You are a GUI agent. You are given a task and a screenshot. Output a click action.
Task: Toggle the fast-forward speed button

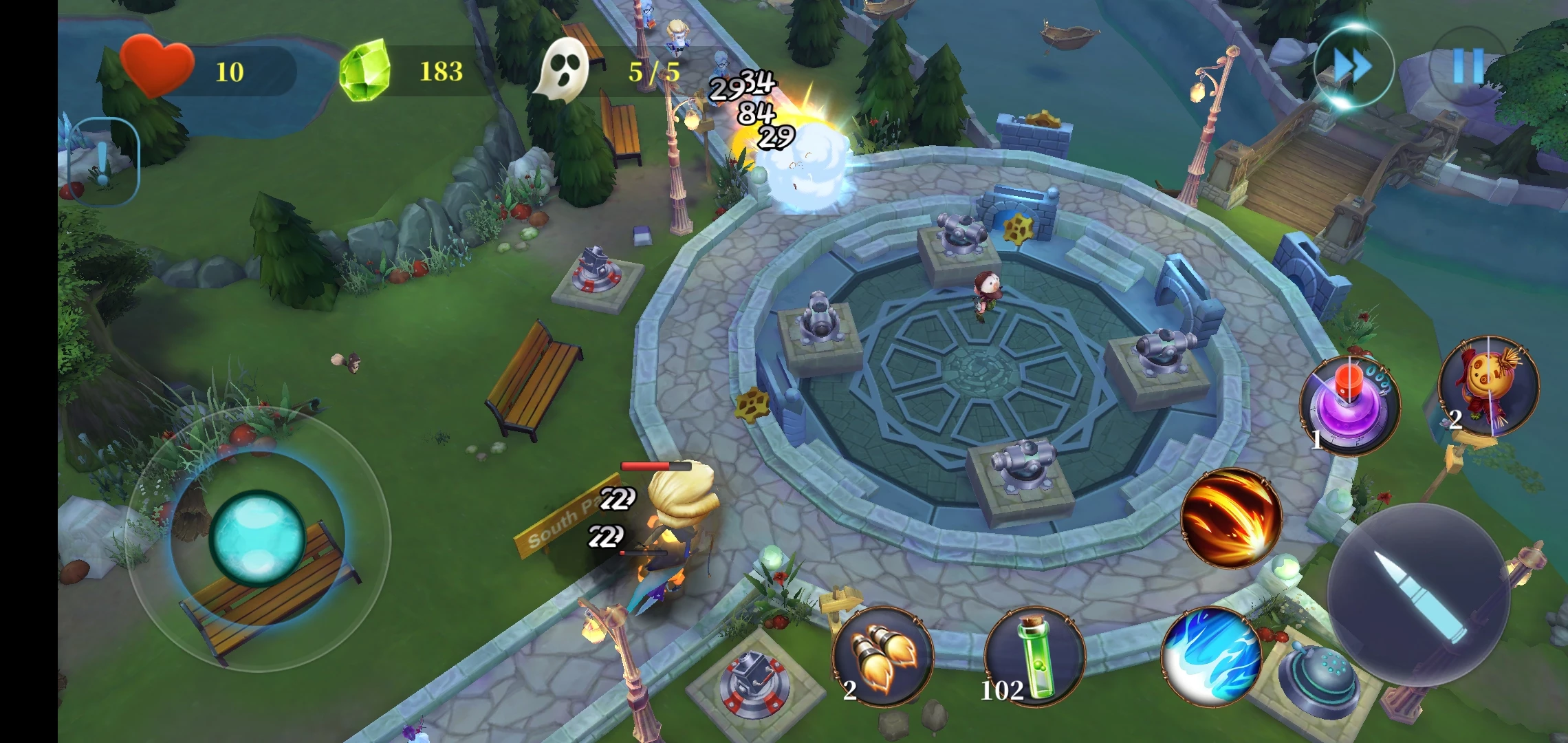click(x=1352, y=67)
